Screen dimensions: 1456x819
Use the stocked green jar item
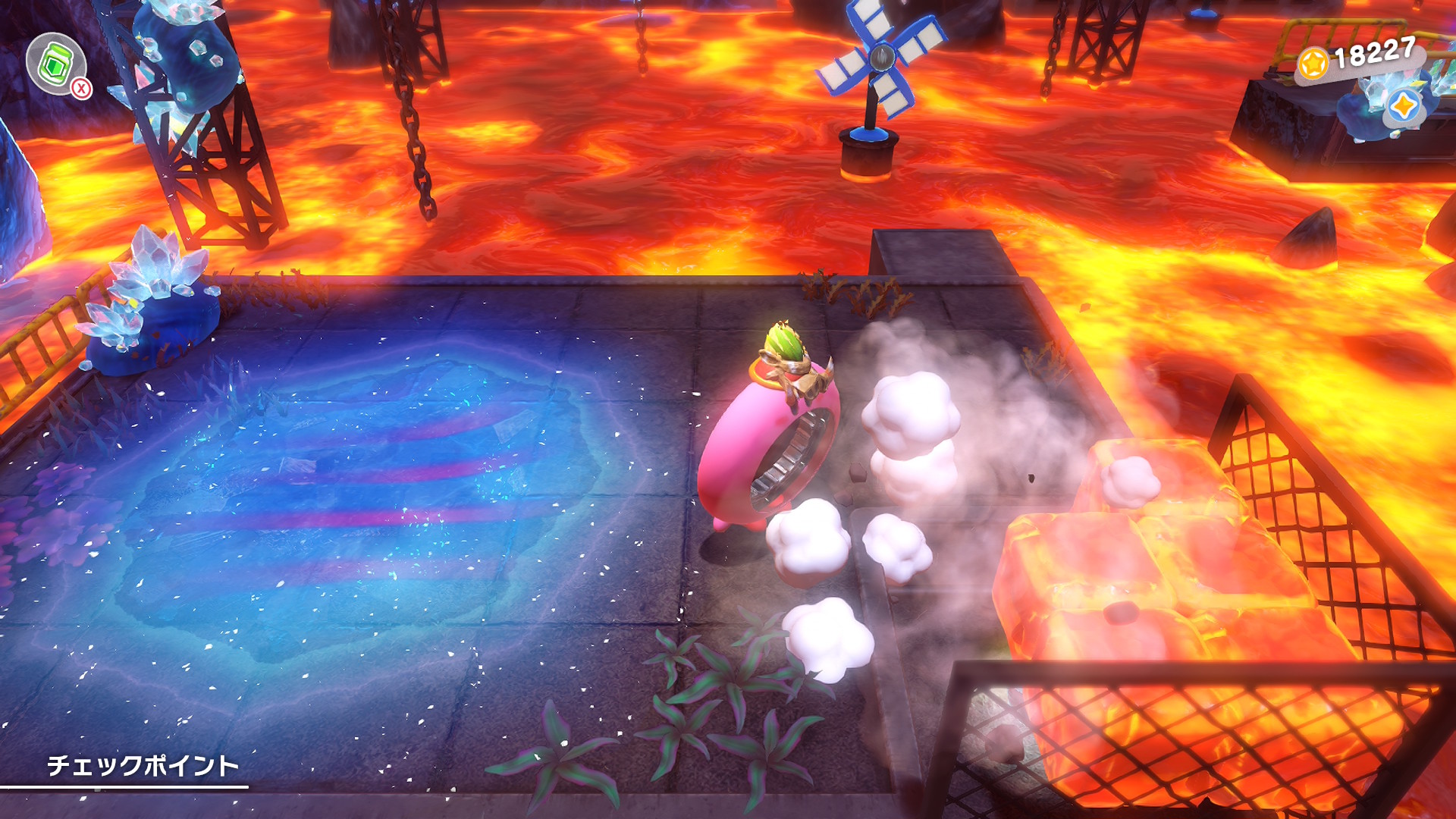55,64
